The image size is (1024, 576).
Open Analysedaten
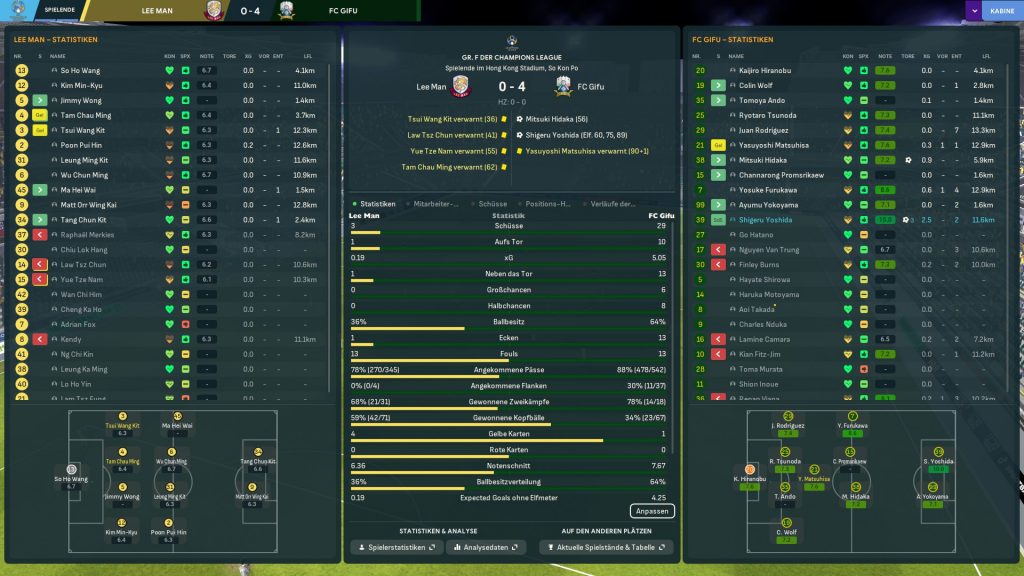487,548
